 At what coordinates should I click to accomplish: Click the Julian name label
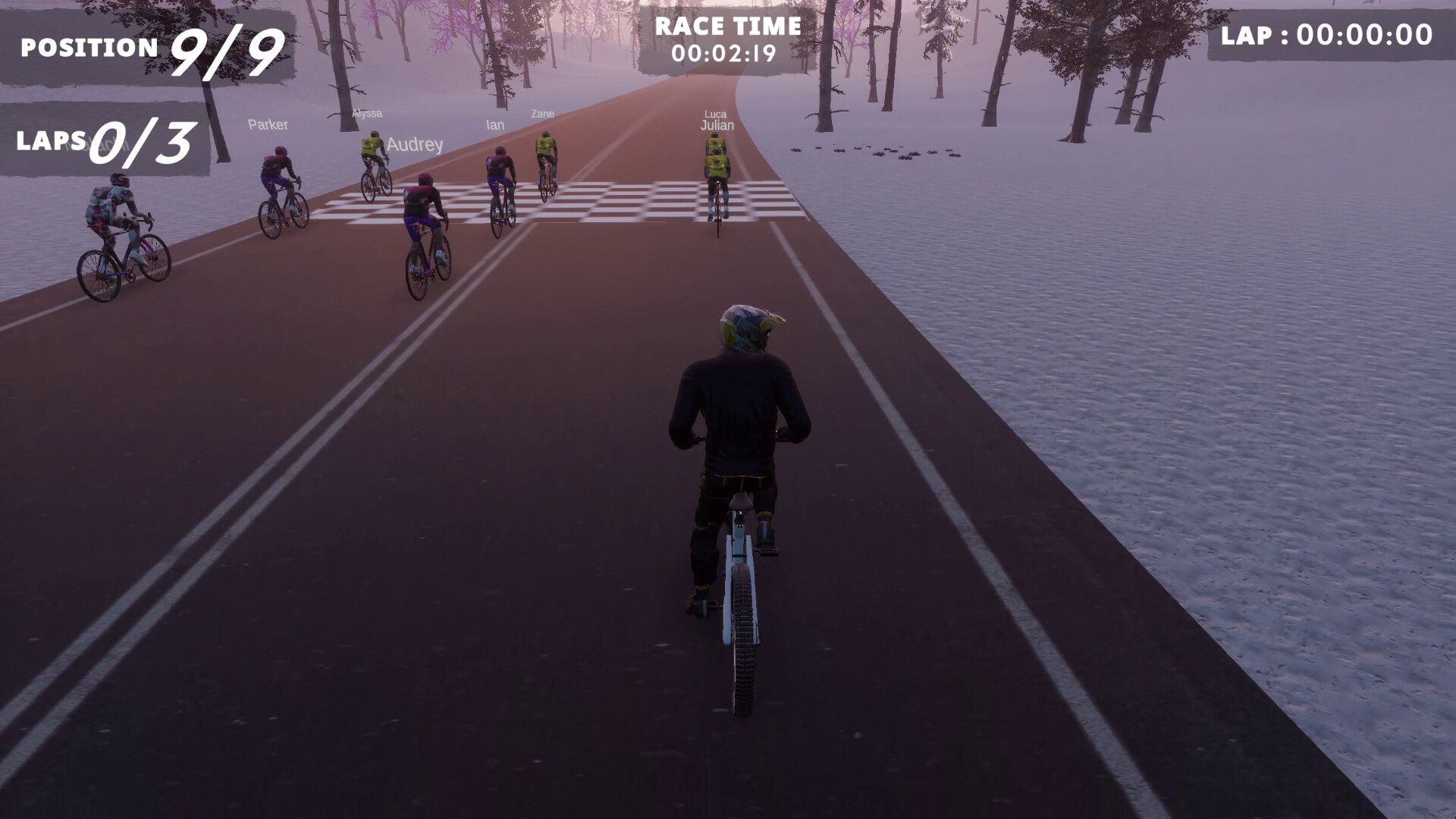point(716,127)
